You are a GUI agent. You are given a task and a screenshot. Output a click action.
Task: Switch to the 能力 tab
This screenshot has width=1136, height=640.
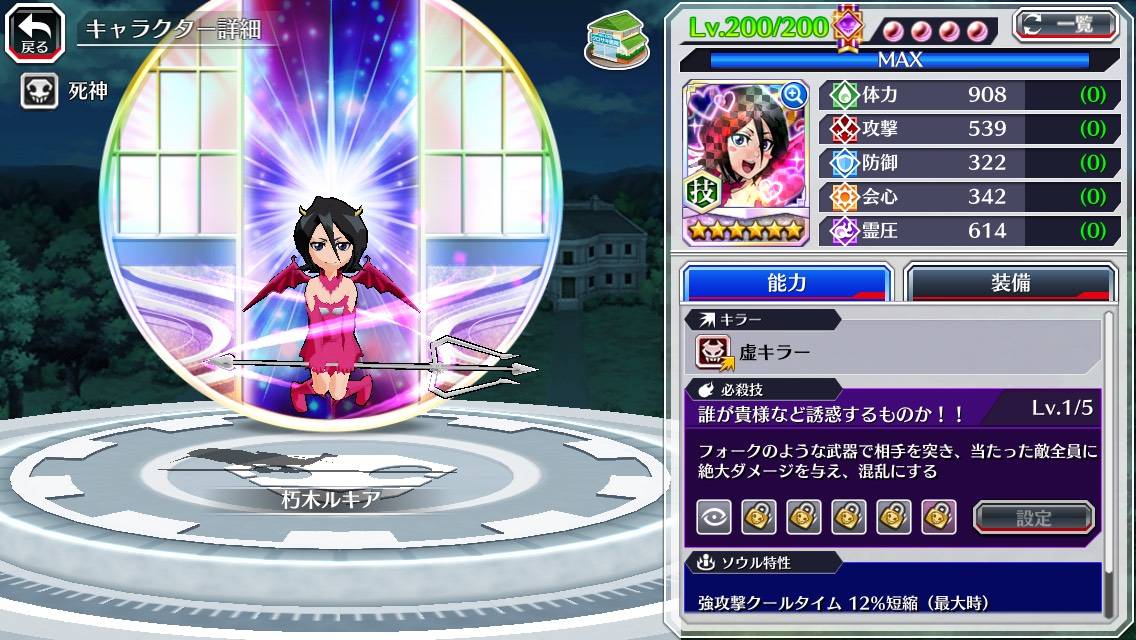click(x=787, y=283)
